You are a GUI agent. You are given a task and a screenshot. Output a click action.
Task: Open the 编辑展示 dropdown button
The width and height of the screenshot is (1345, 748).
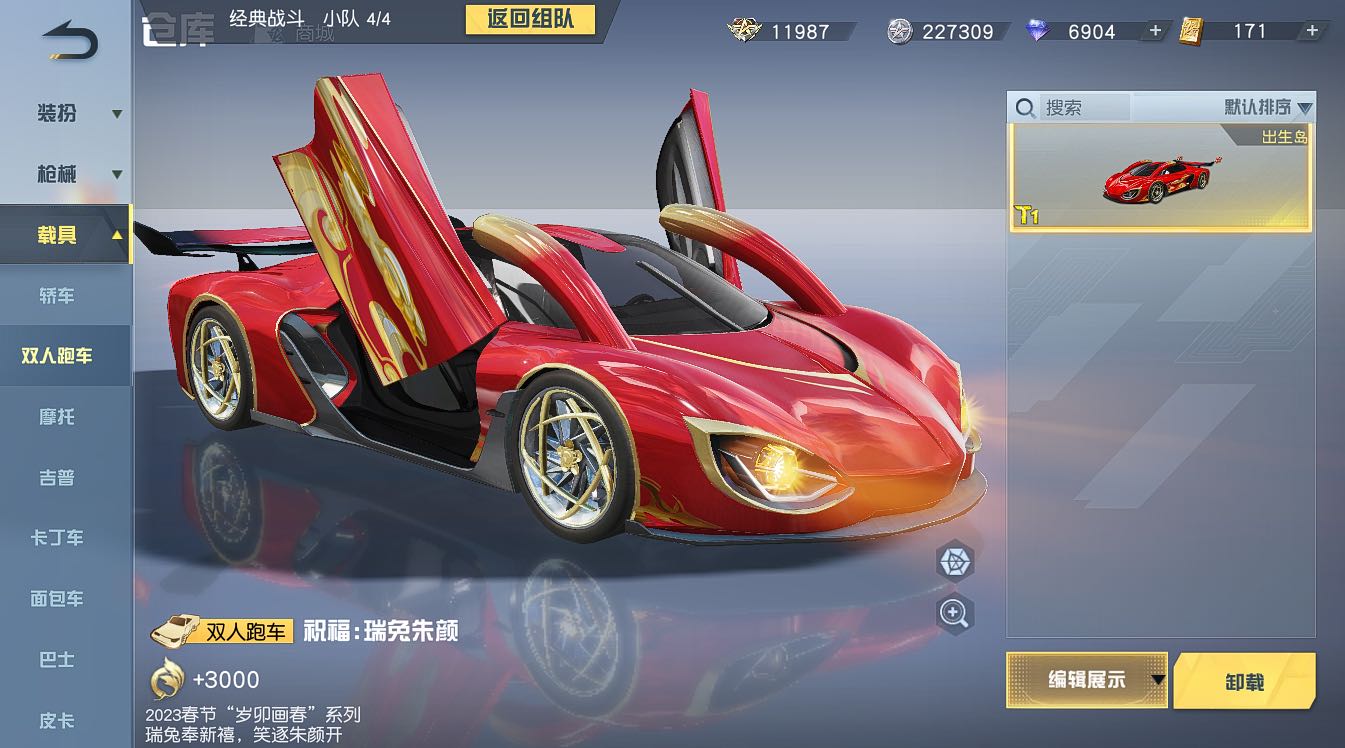[x=1087, y=680]
